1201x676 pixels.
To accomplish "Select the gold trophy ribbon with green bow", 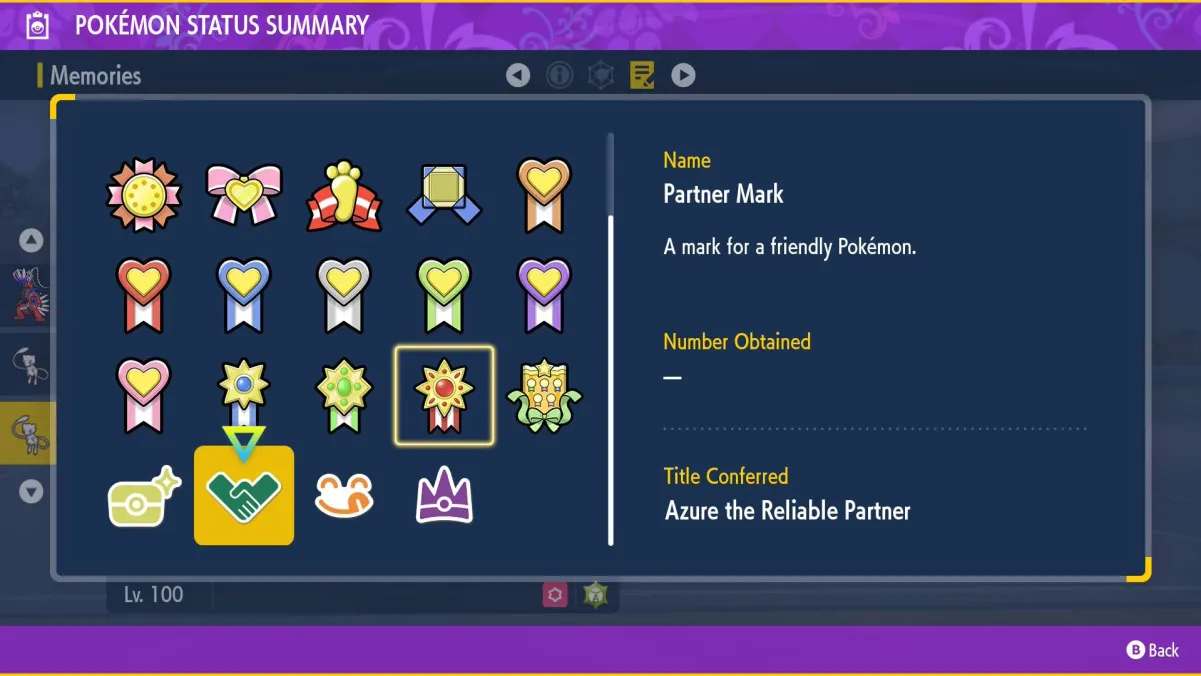I will [x=544, y=395].
